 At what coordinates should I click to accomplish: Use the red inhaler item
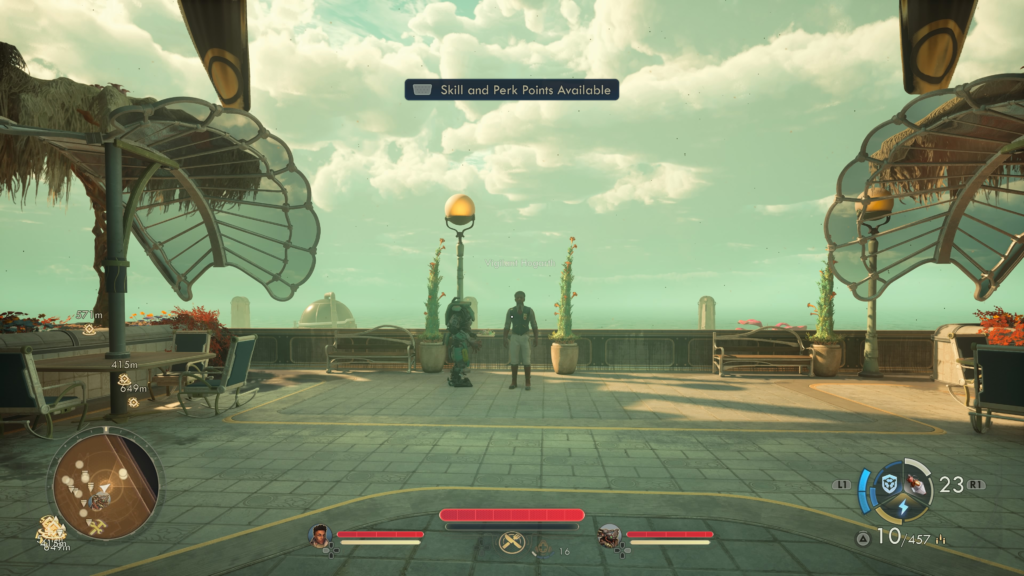915,484
